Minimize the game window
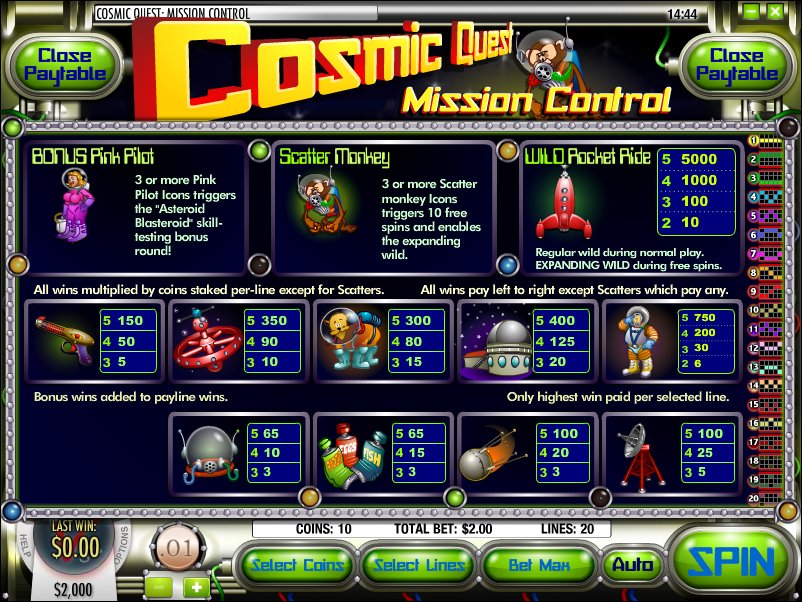The height and width of the screenshot is (602, 802). pos(749,15)
